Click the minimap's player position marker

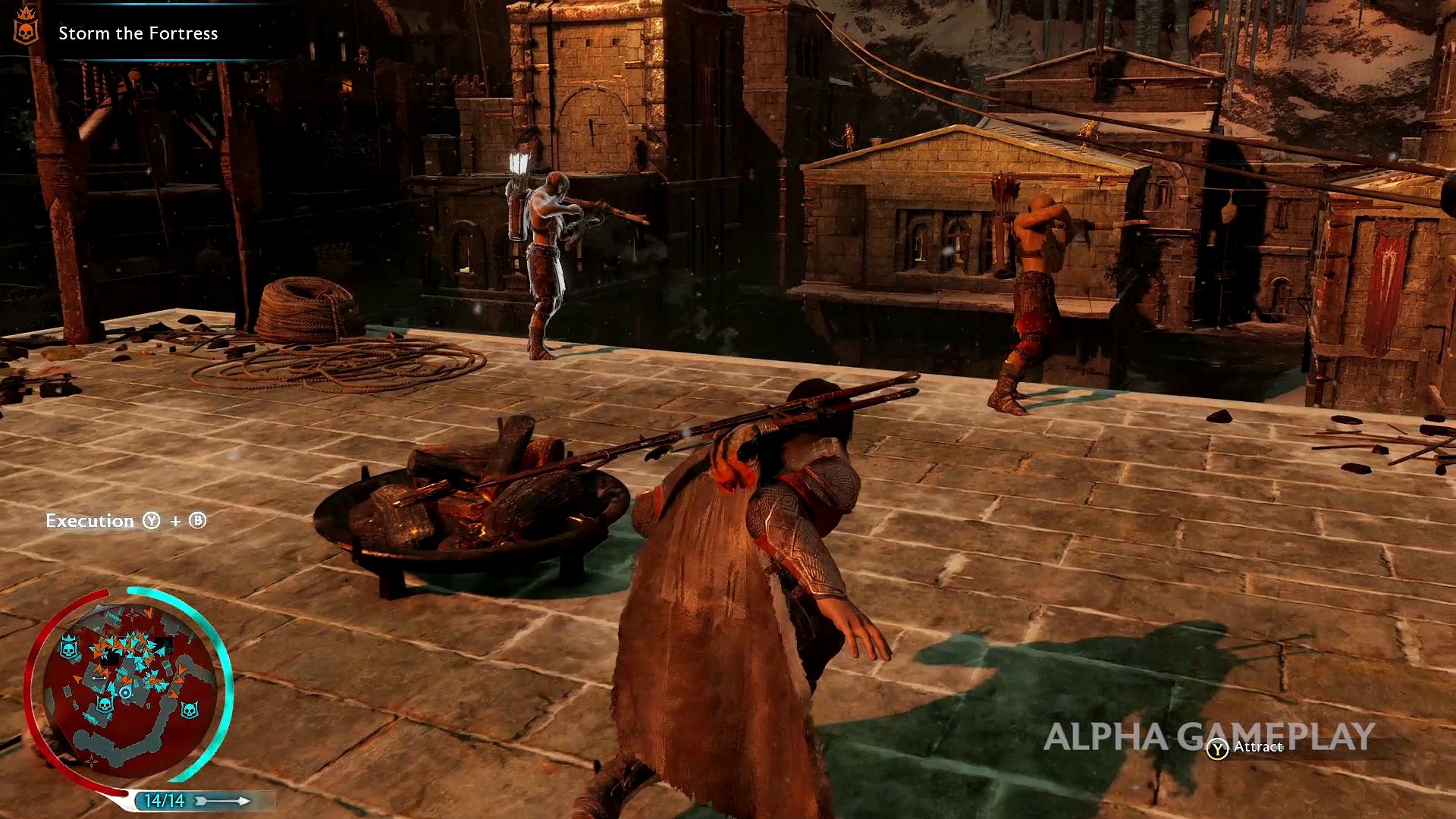tap(125, 692)
